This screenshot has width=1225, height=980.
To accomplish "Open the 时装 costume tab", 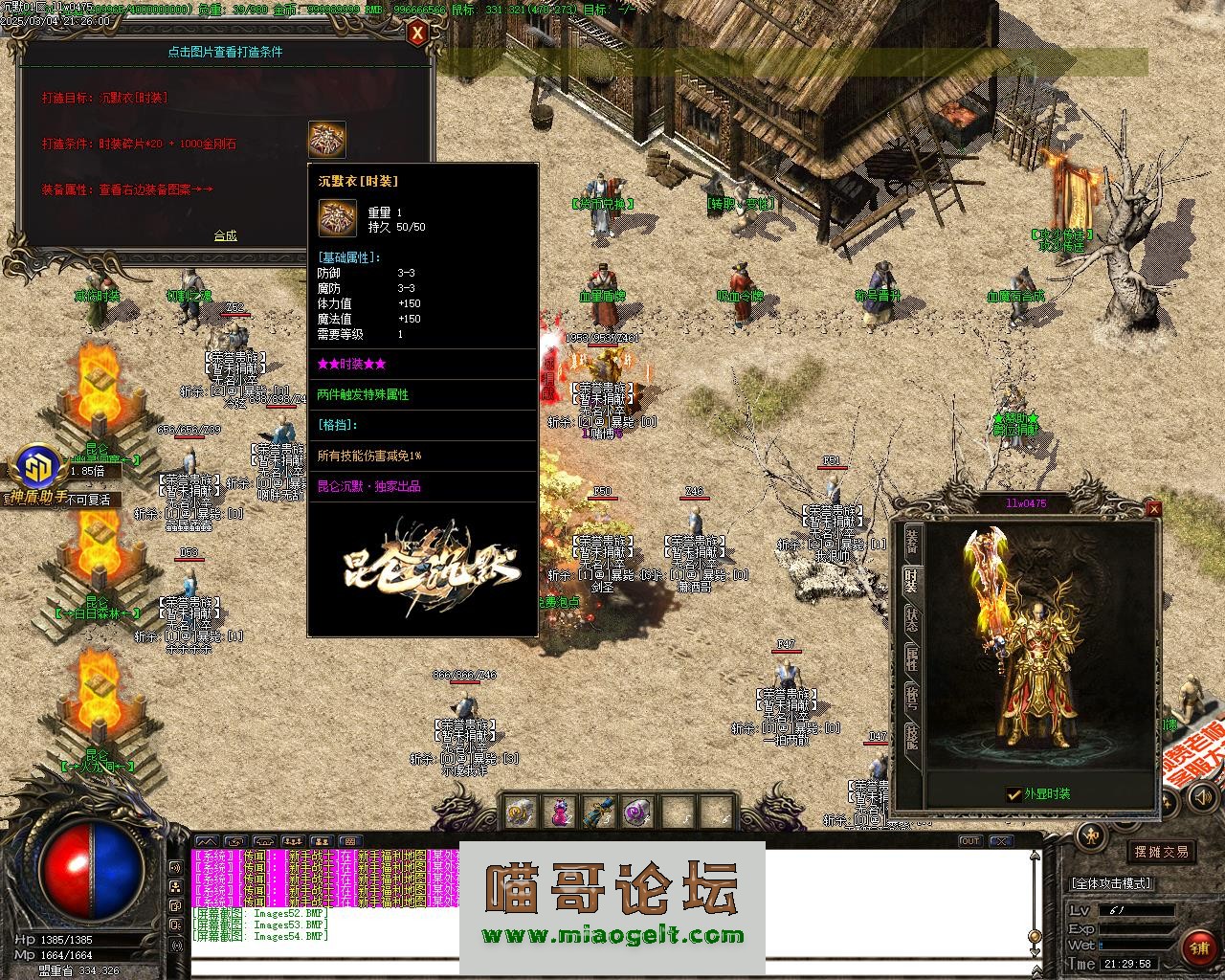I will tap(911, 580).
